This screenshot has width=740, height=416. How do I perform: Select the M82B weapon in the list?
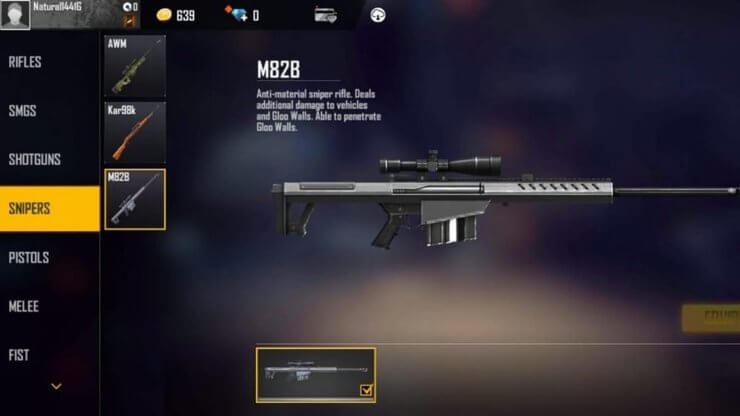pyautogui.click(x=135, y=199)
